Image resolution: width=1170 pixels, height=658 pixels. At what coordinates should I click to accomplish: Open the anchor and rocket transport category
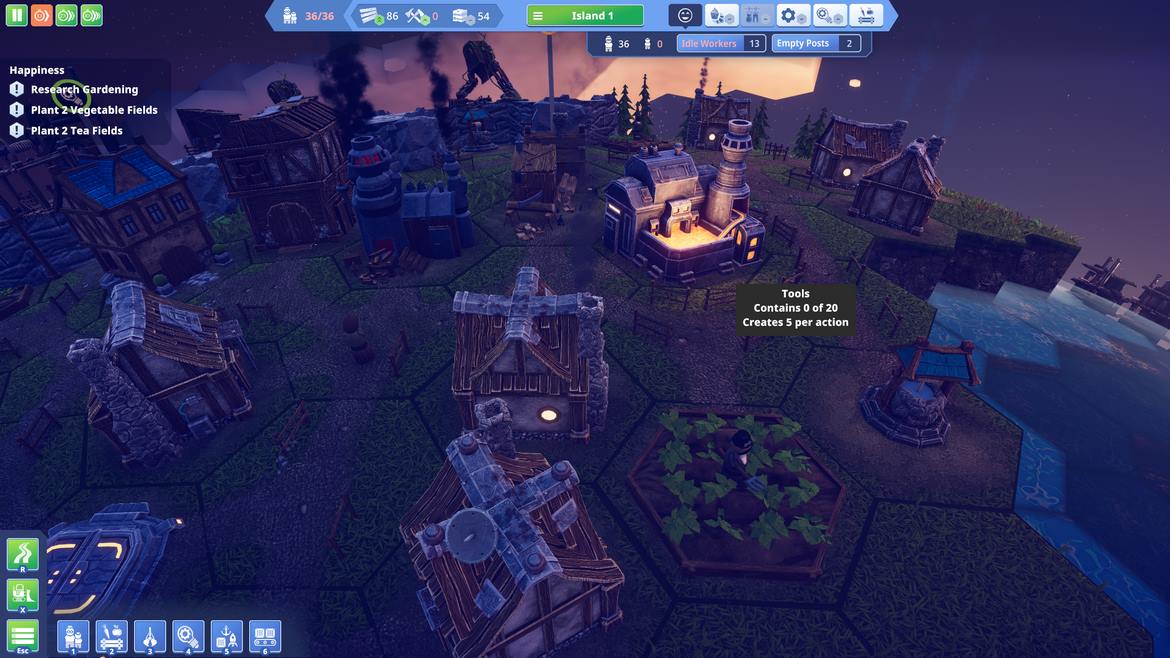coord(226,636)
